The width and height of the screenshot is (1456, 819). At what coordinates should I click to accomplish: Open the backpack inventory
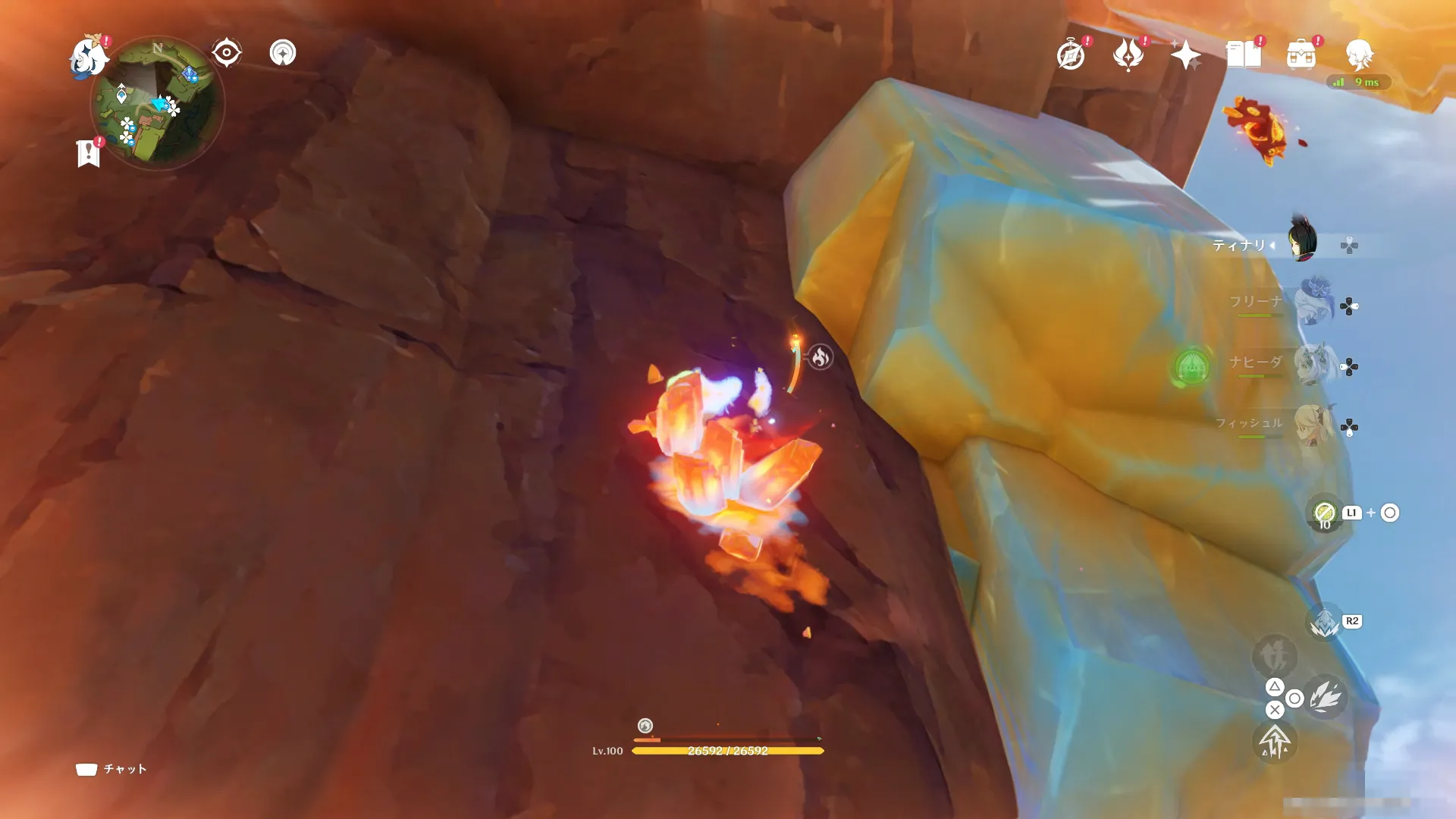coord(1301,55)
